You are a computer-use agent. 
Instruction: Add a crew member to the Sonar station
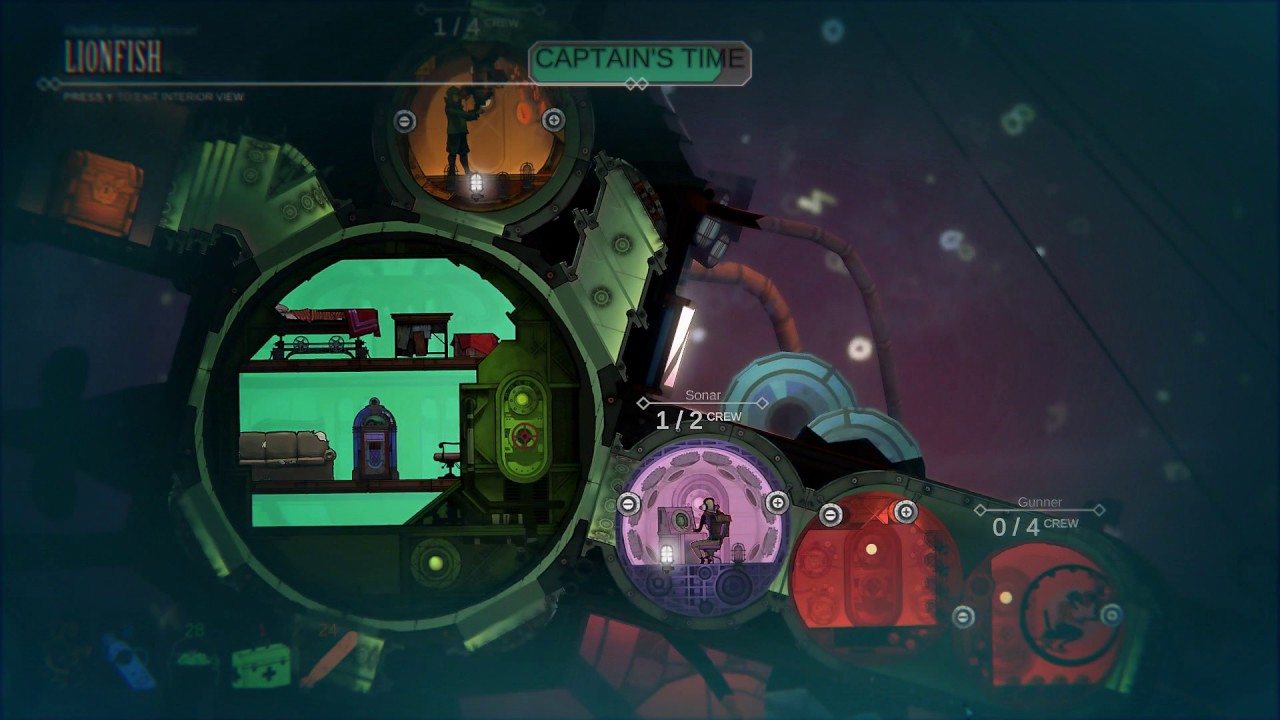777,503
